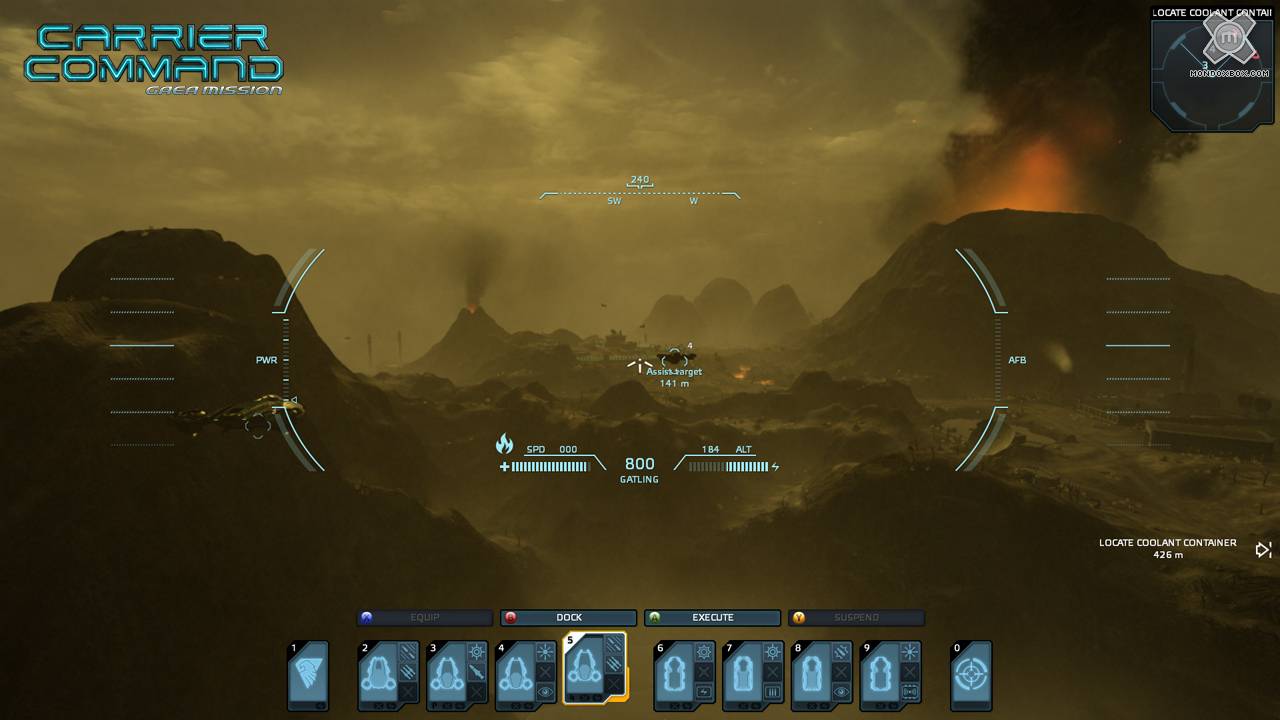
Task: Select amphibious vehicle card number 6
Action: tap(684, 676)
